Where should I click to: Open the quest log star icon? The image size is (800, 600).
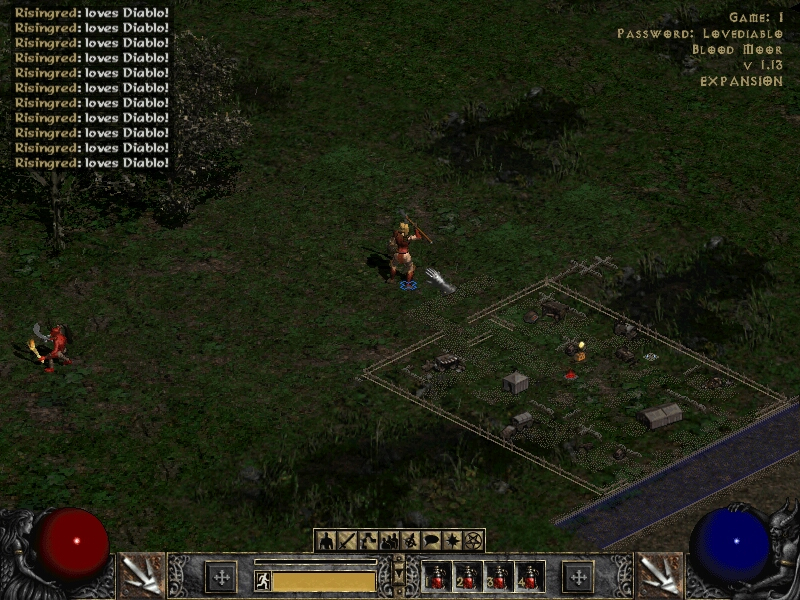coord(452,541)
